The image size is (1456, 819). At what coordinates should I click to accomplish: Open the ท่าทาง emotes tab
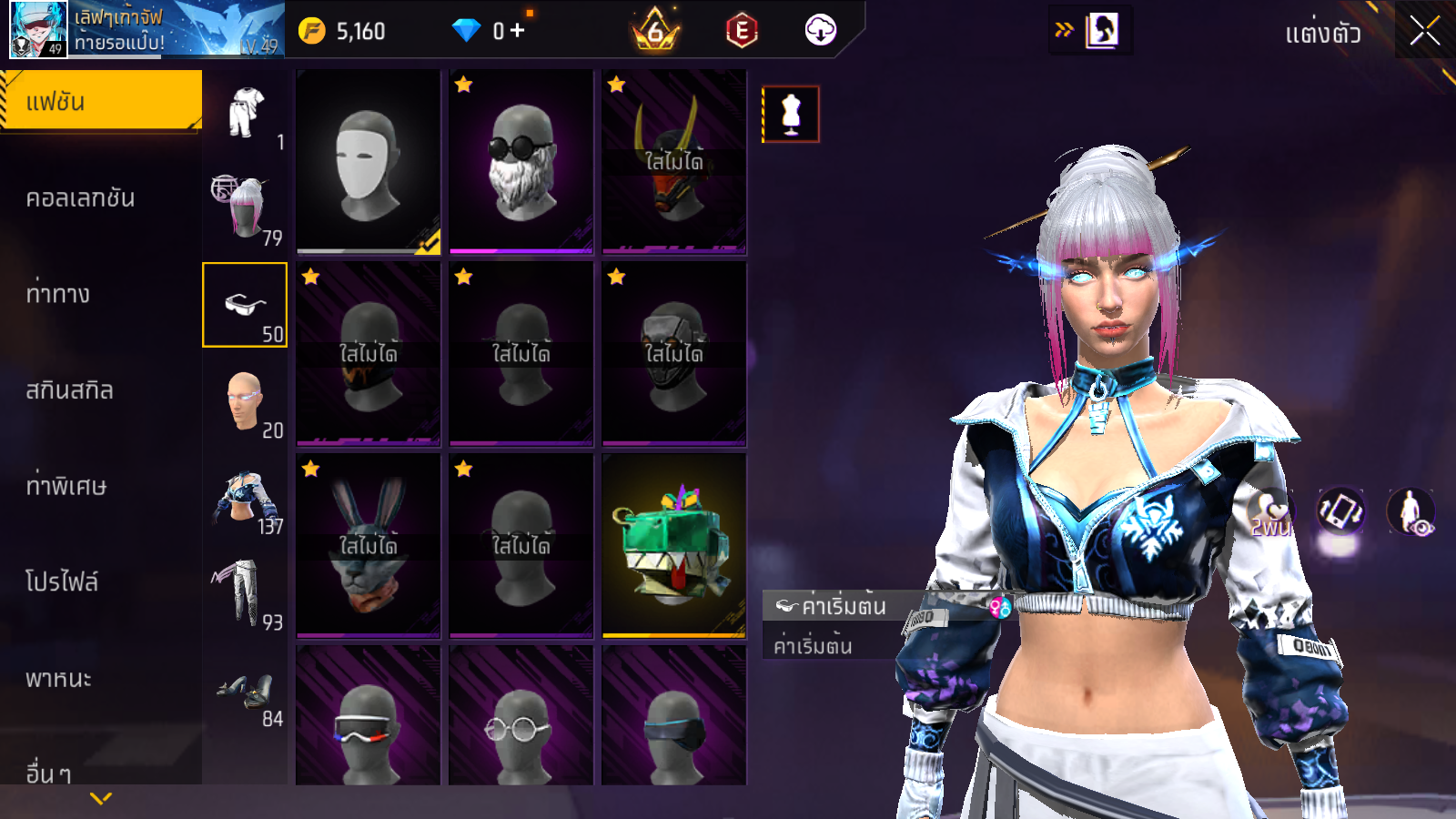58,294
